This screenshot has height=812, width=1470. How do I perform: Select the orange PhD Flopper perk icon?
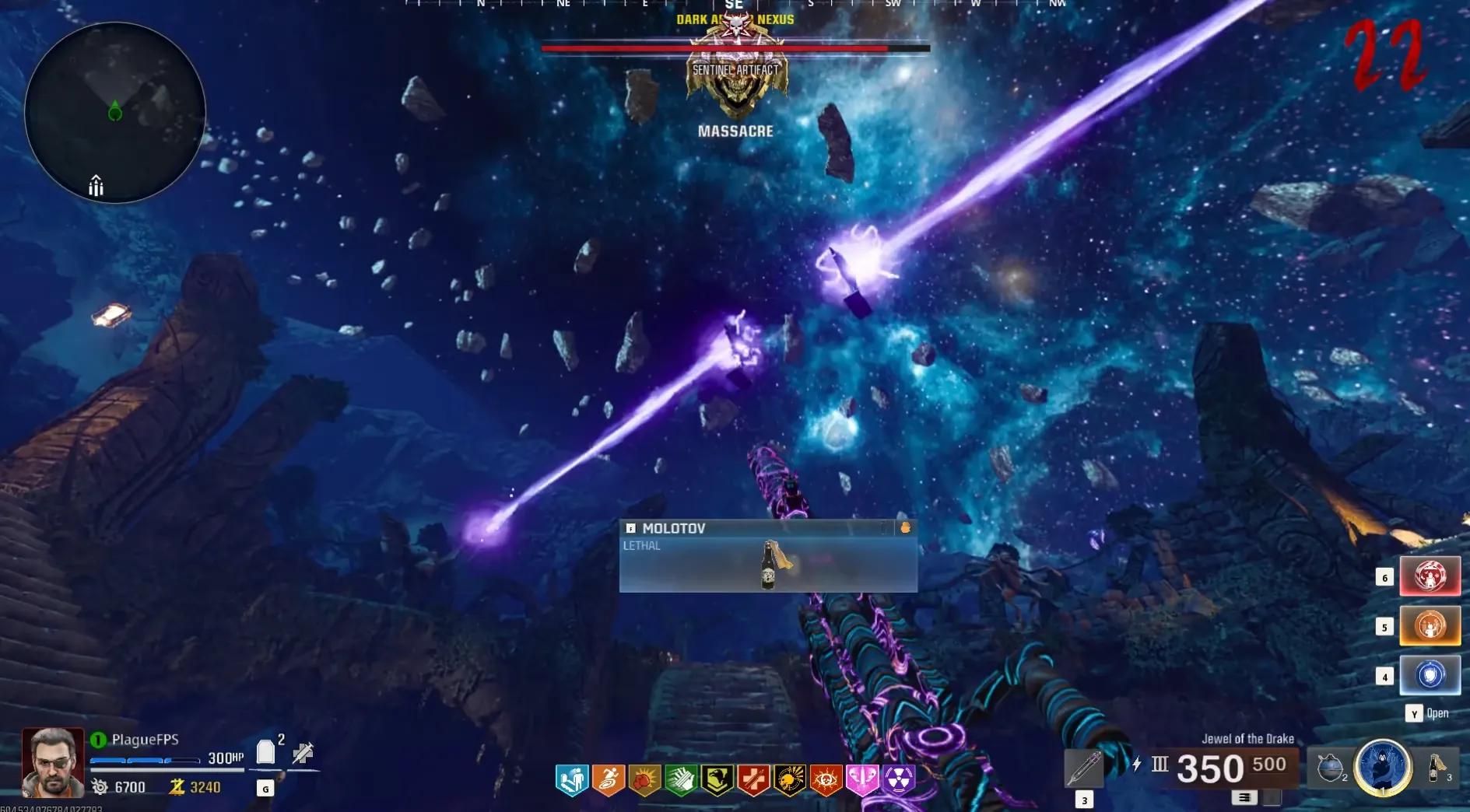pos(609,779)
